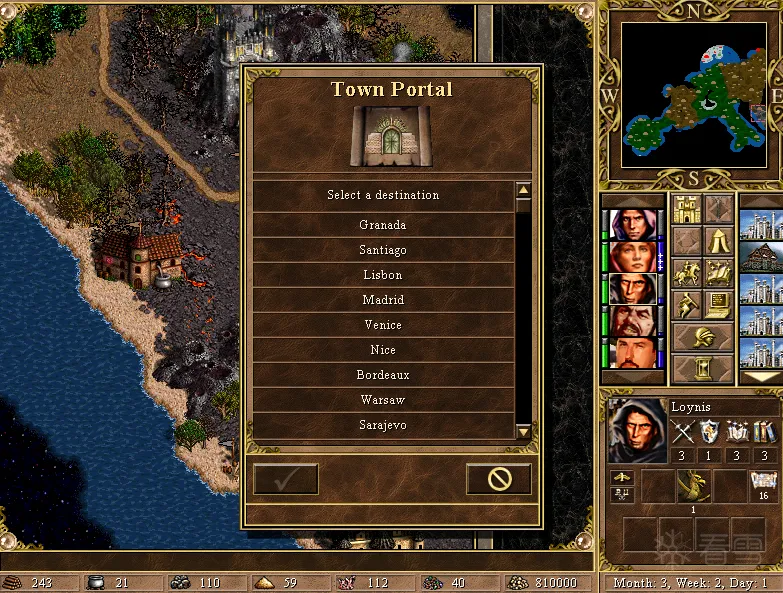This screenshot has width=783, height=593.
Task: Pick Sarajevo as the destination
Action: 382,425
